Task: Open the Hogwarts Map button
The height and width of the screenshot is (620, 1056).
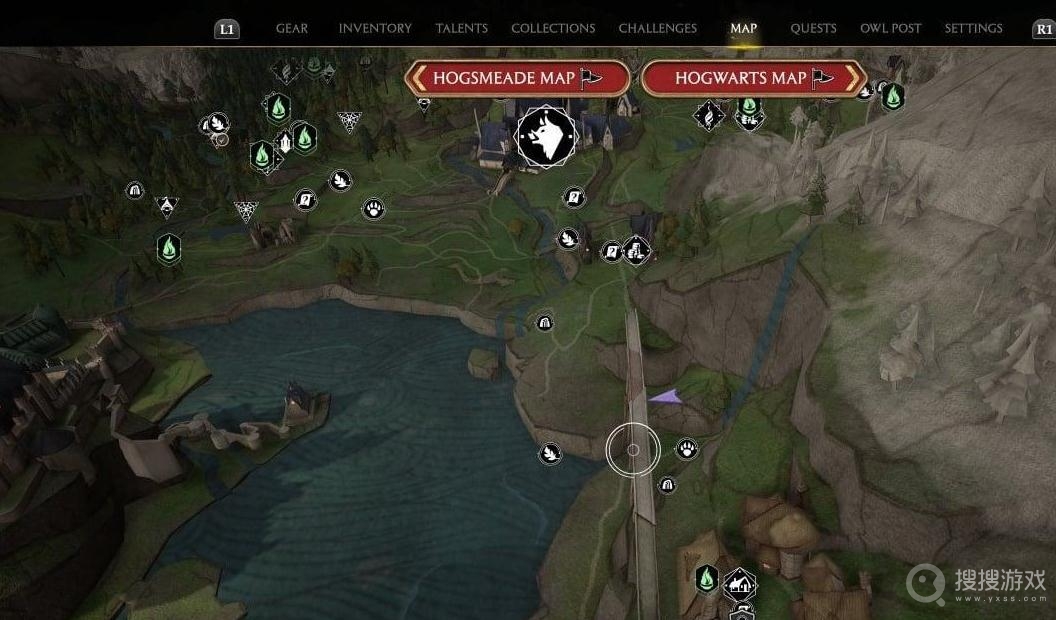Action: 753,78
